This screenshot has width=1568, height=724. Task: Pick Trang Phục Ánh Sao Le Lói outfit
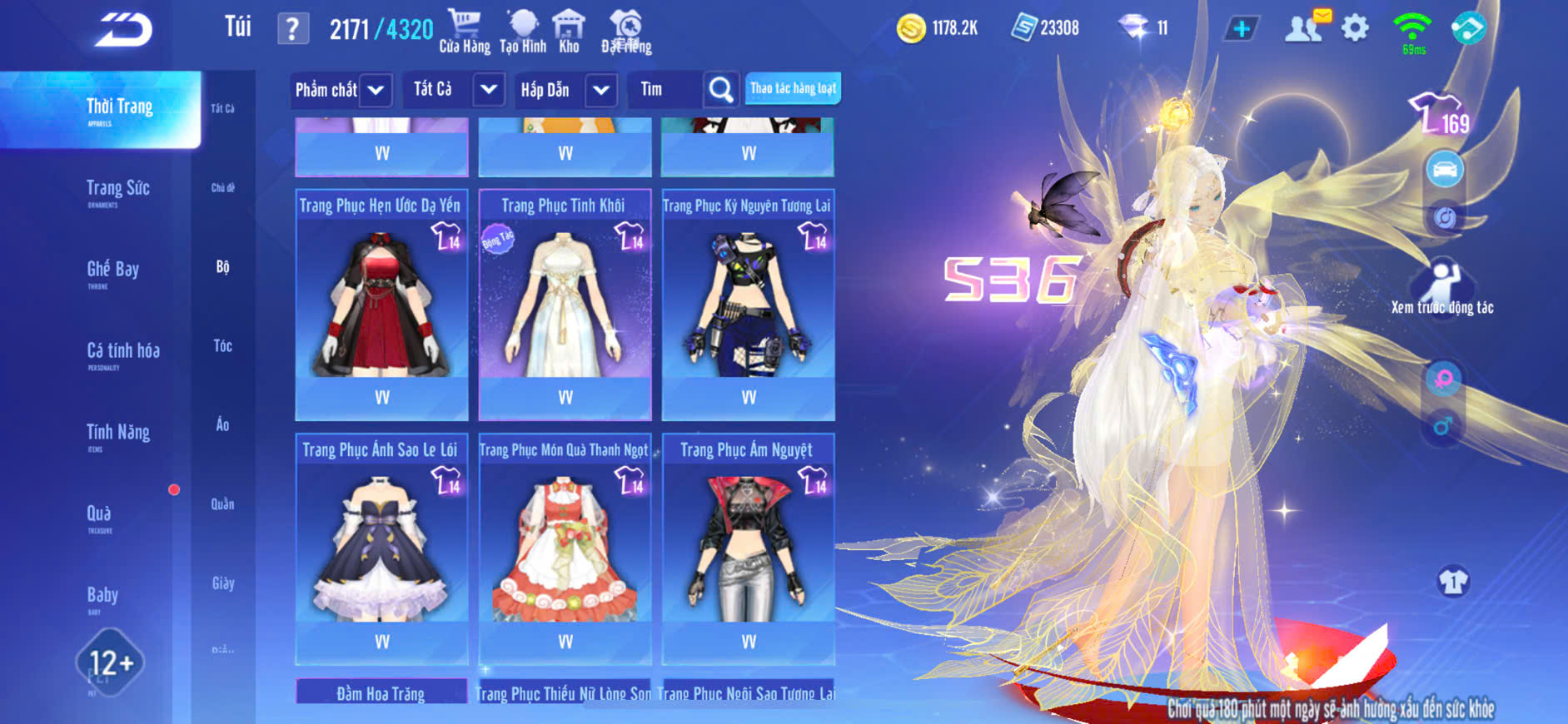pos(381,548)
